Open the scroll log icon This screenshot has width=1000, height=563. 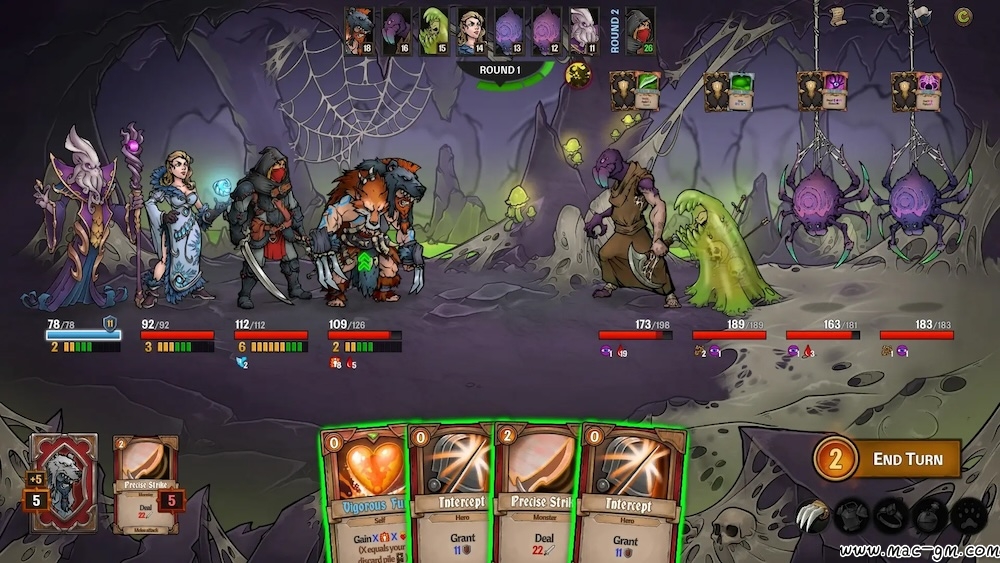point(838,15)
